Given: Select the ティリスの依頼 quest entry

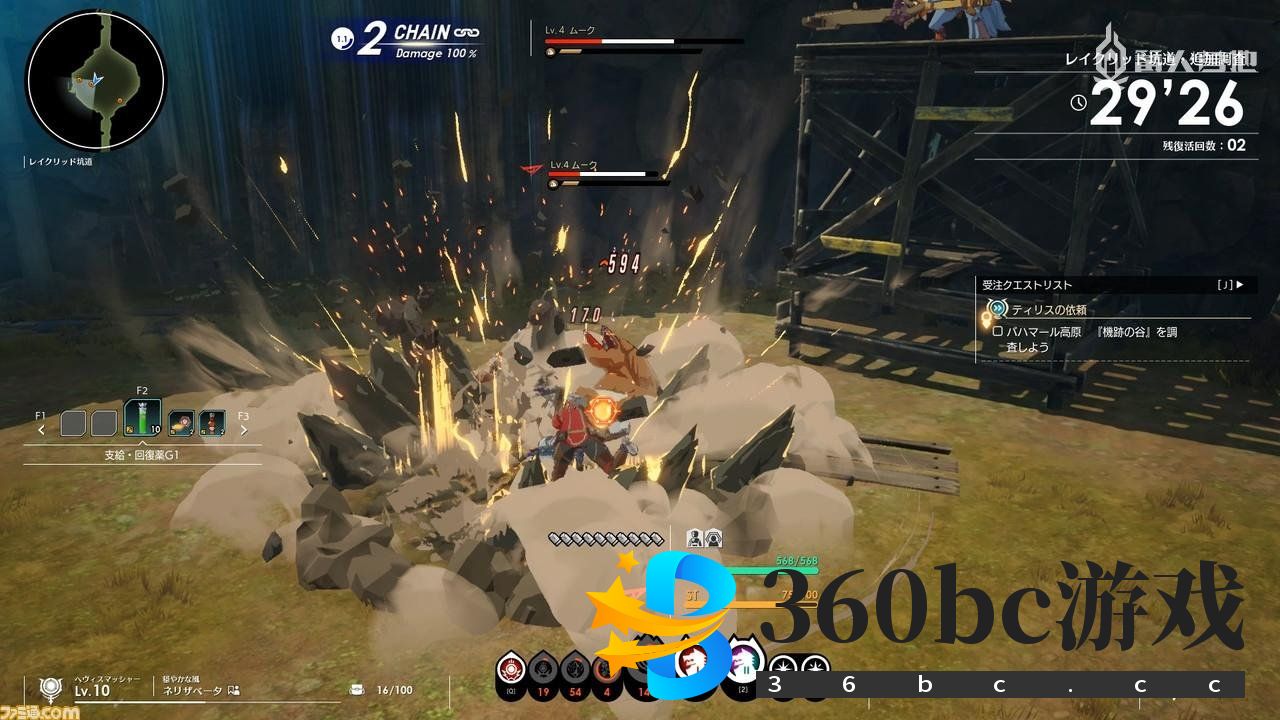Looking at the screenshot, I should pyautogui.click(x=1048, y=310).
